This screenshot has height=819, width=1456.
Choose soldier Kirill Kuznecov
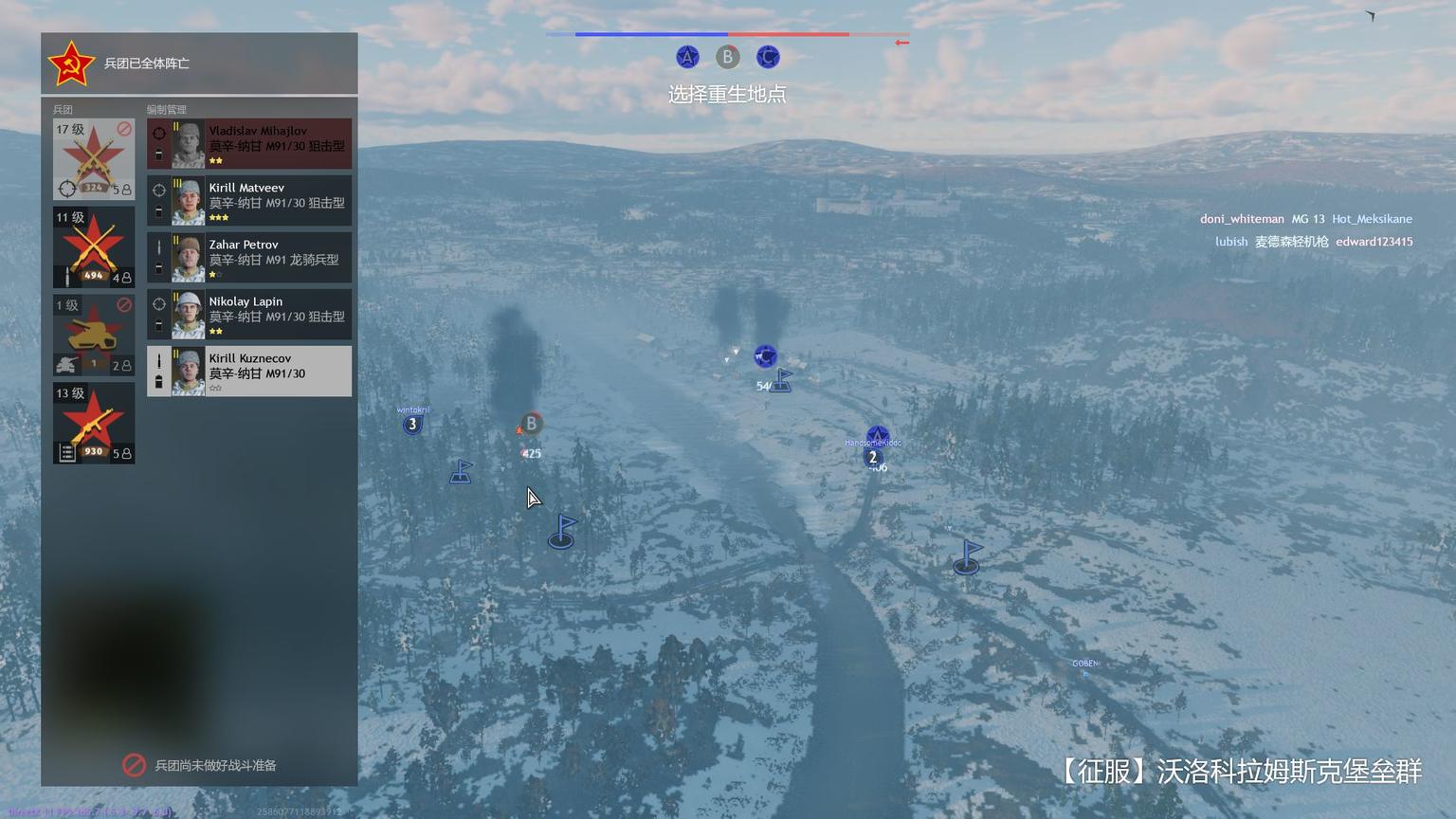pos(249,372)
